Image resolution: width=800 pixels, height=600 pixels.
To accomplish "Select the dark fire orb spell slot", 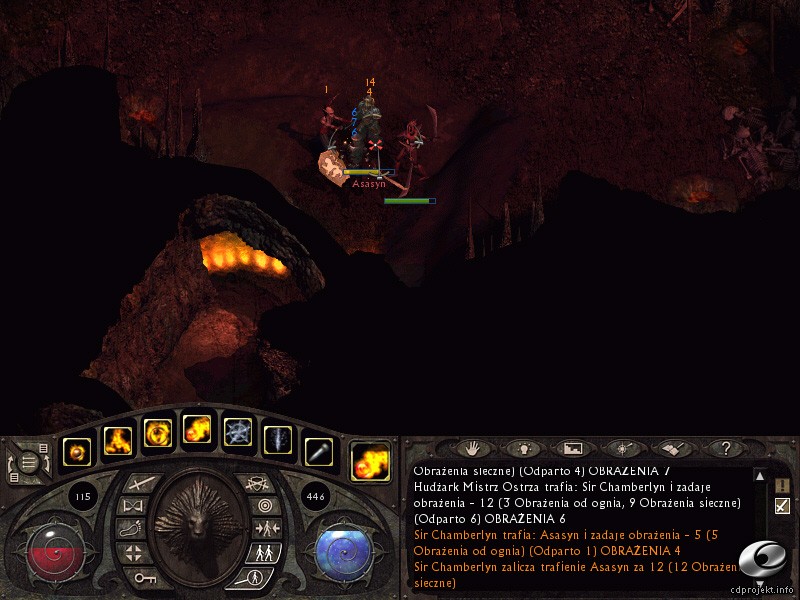I will pos(77,452).
